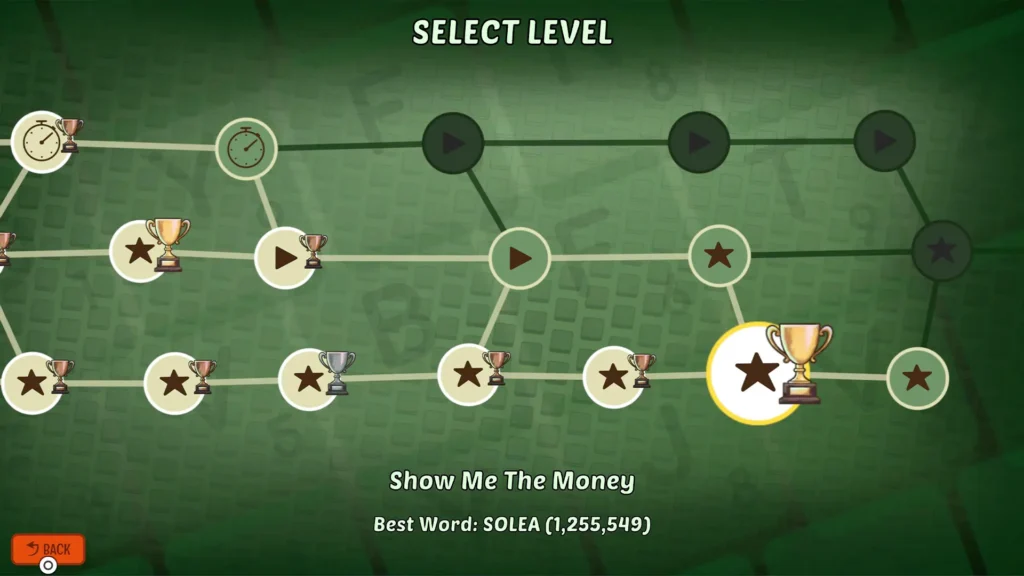Choose the play-arrow level with the bronze trophy

(286, 258)
